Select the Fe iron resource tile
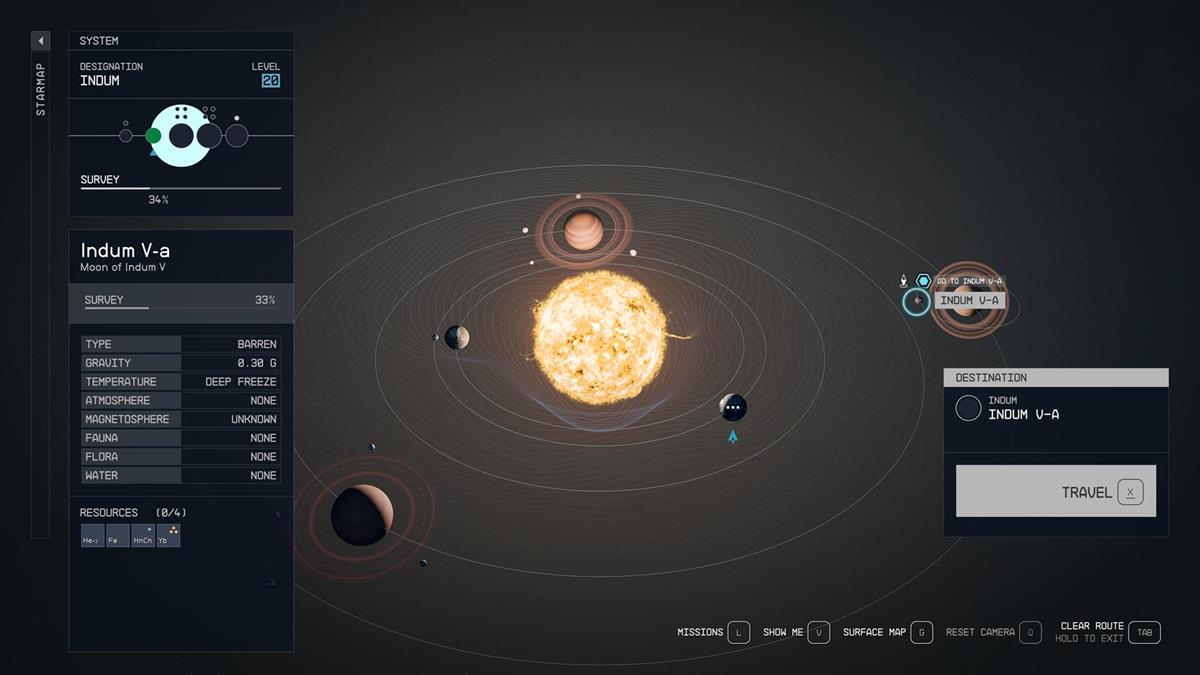Screen dimensions: 1200x675 pos(117,536)
